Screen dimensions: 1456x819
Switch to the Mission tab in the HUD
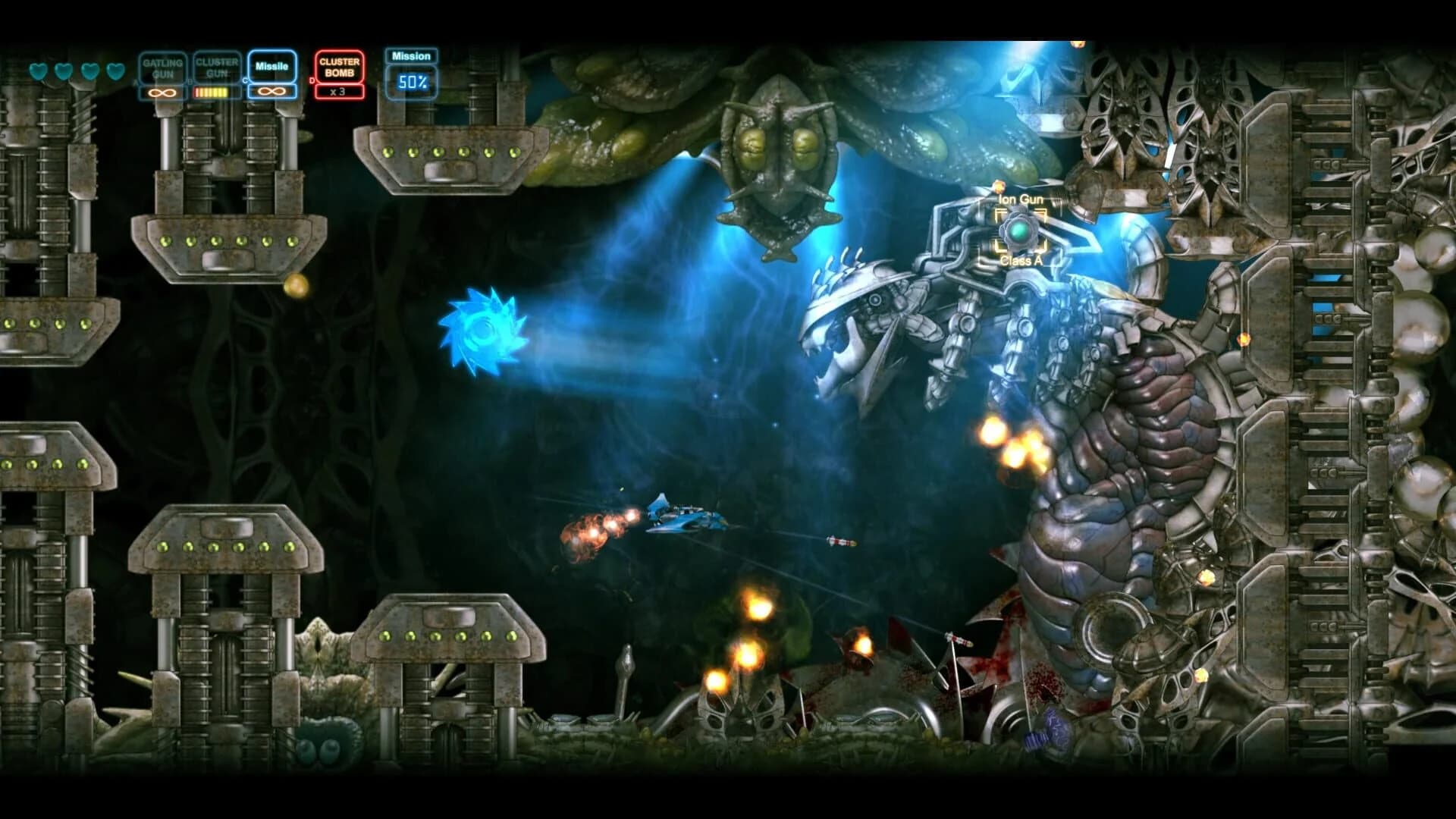(409, 56)
